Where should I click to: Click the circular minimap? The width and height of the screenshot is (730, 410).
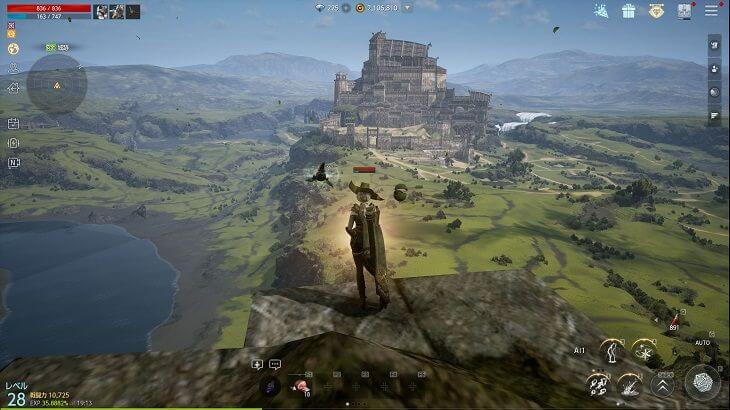tap(56, 84)
